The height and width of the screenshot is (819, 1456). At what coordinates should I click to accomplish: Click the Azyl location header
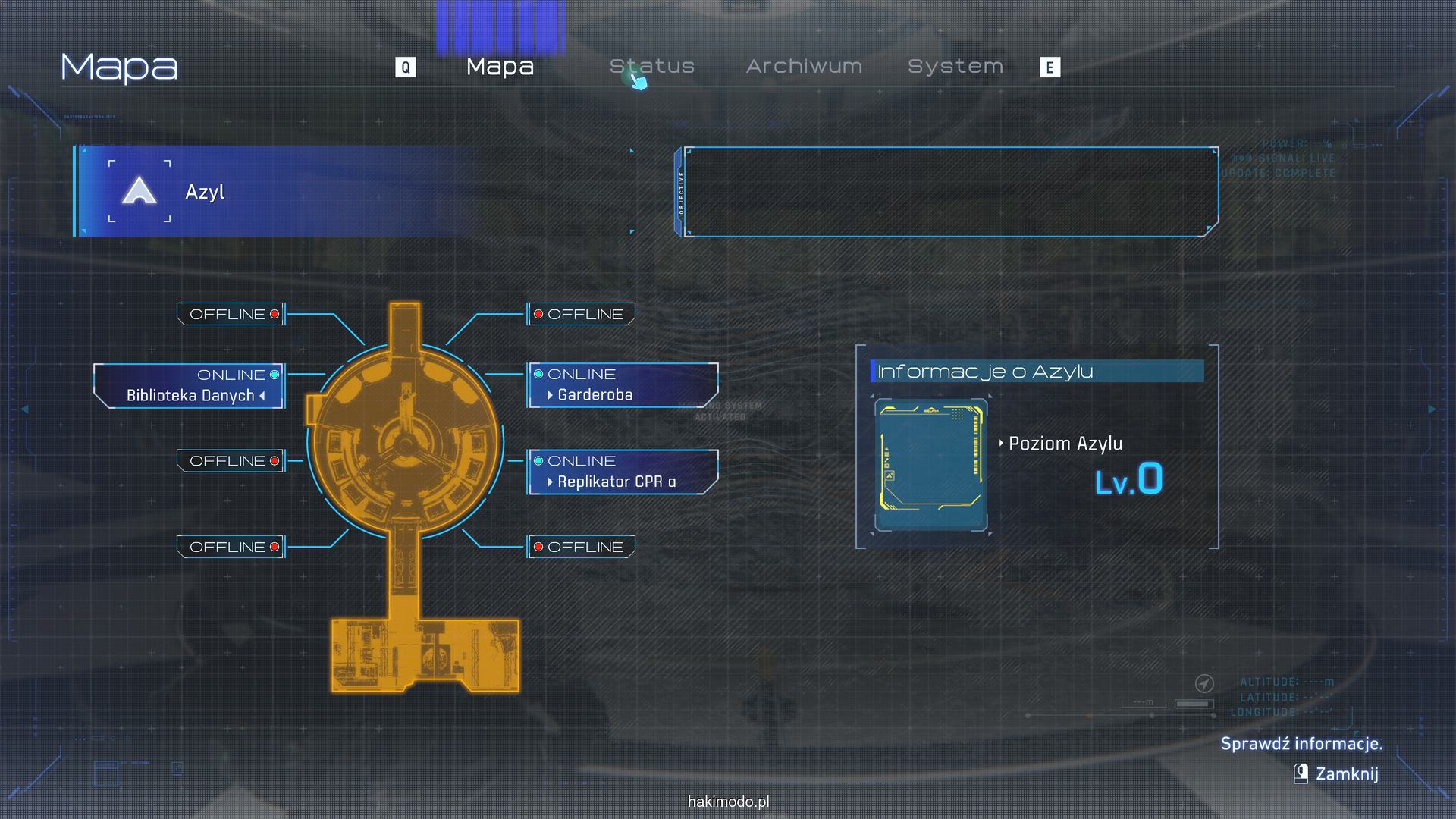[205, 192]
